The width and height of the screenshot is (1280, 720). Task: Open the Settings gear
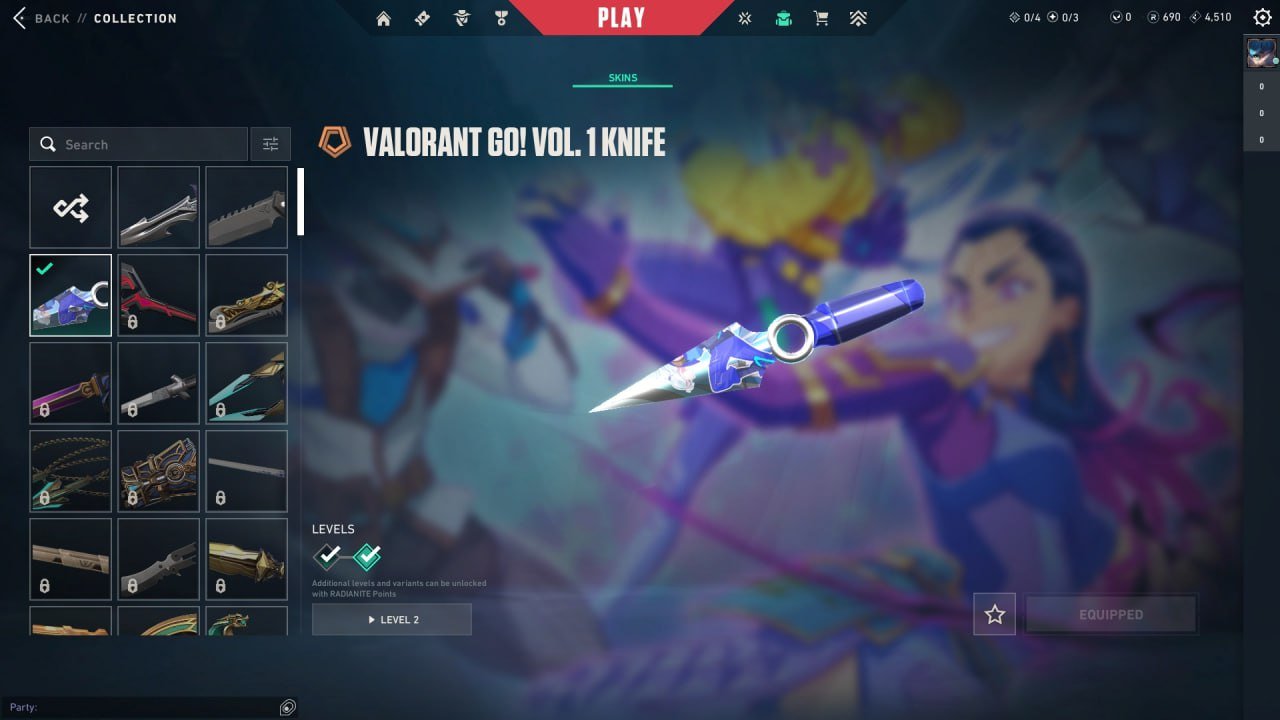pyautogui.click(x=1262, y=17)
